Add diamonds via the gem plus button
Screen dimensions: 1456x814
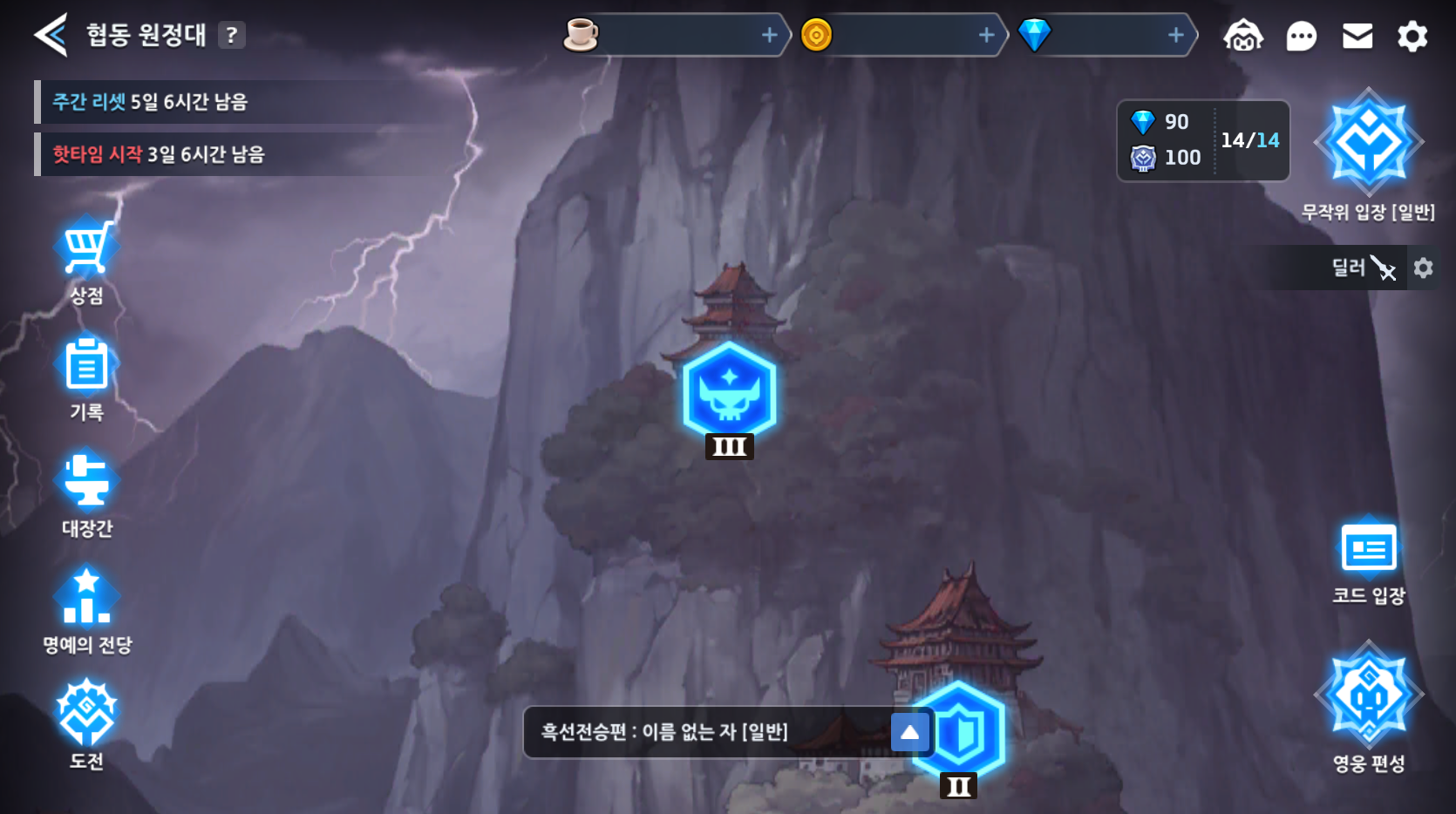[x=1175, y=36]
